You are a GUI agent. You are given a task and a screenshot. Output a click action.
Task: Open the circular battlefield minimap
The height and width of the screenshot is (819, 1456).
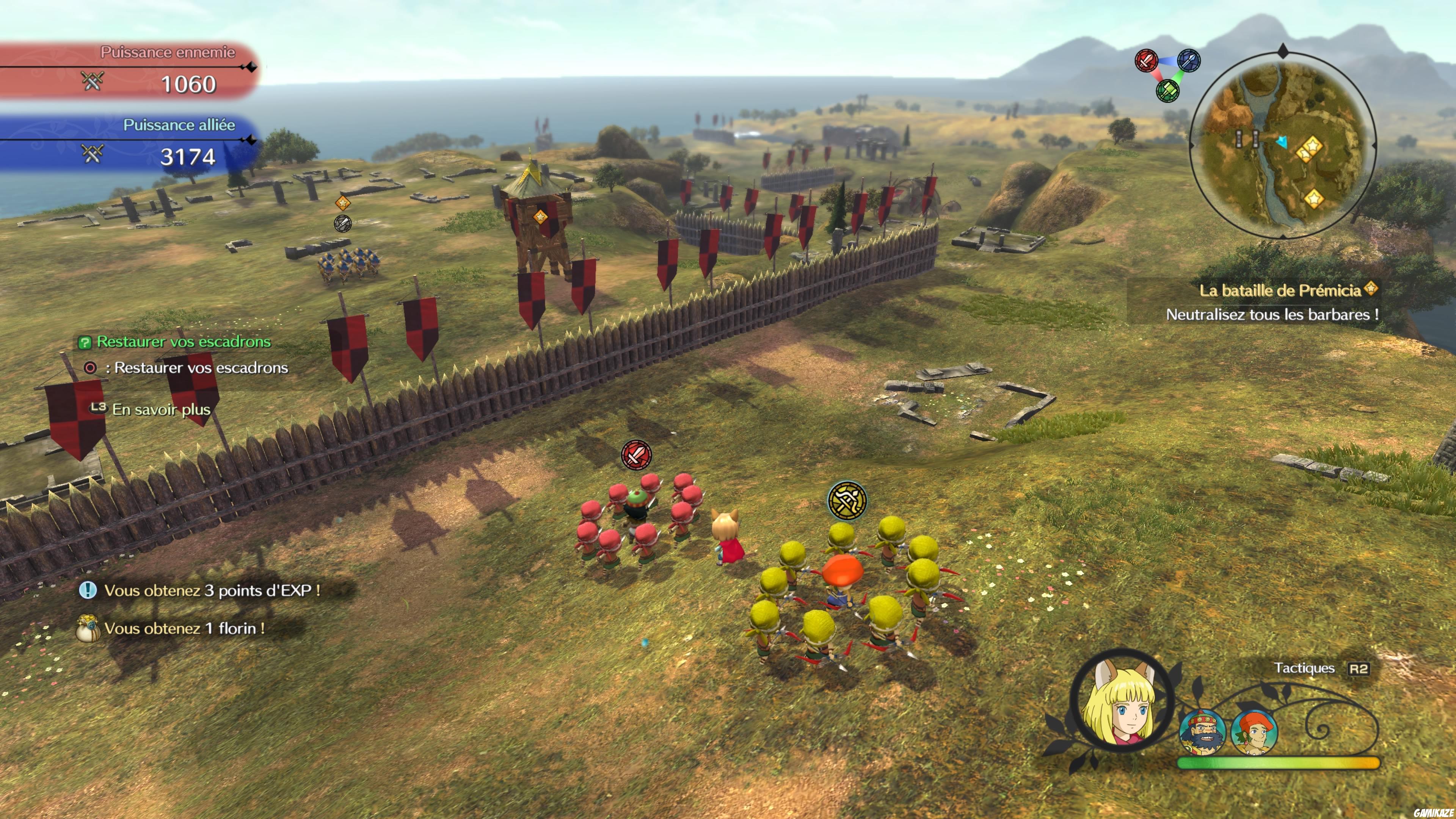[x=1282, y=146]
